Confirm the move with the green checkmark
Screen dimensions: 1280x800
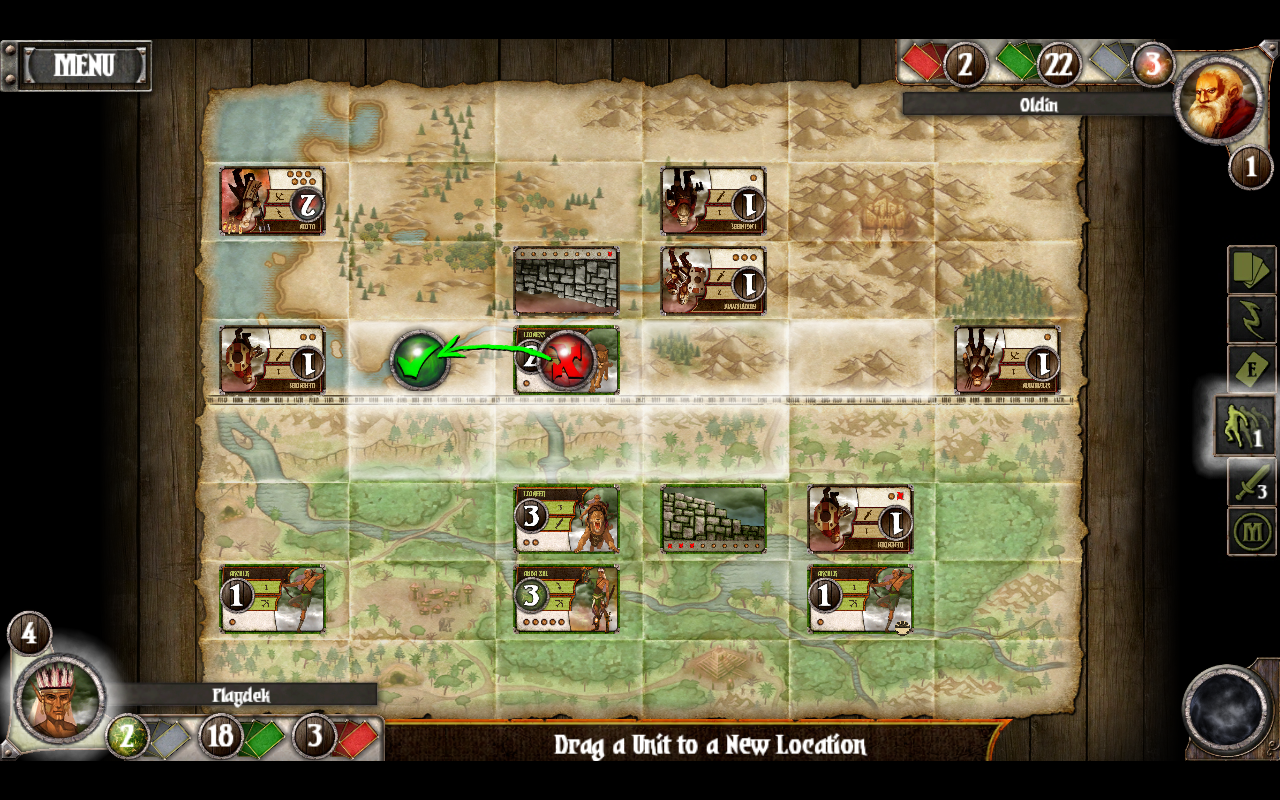[424, 360]
